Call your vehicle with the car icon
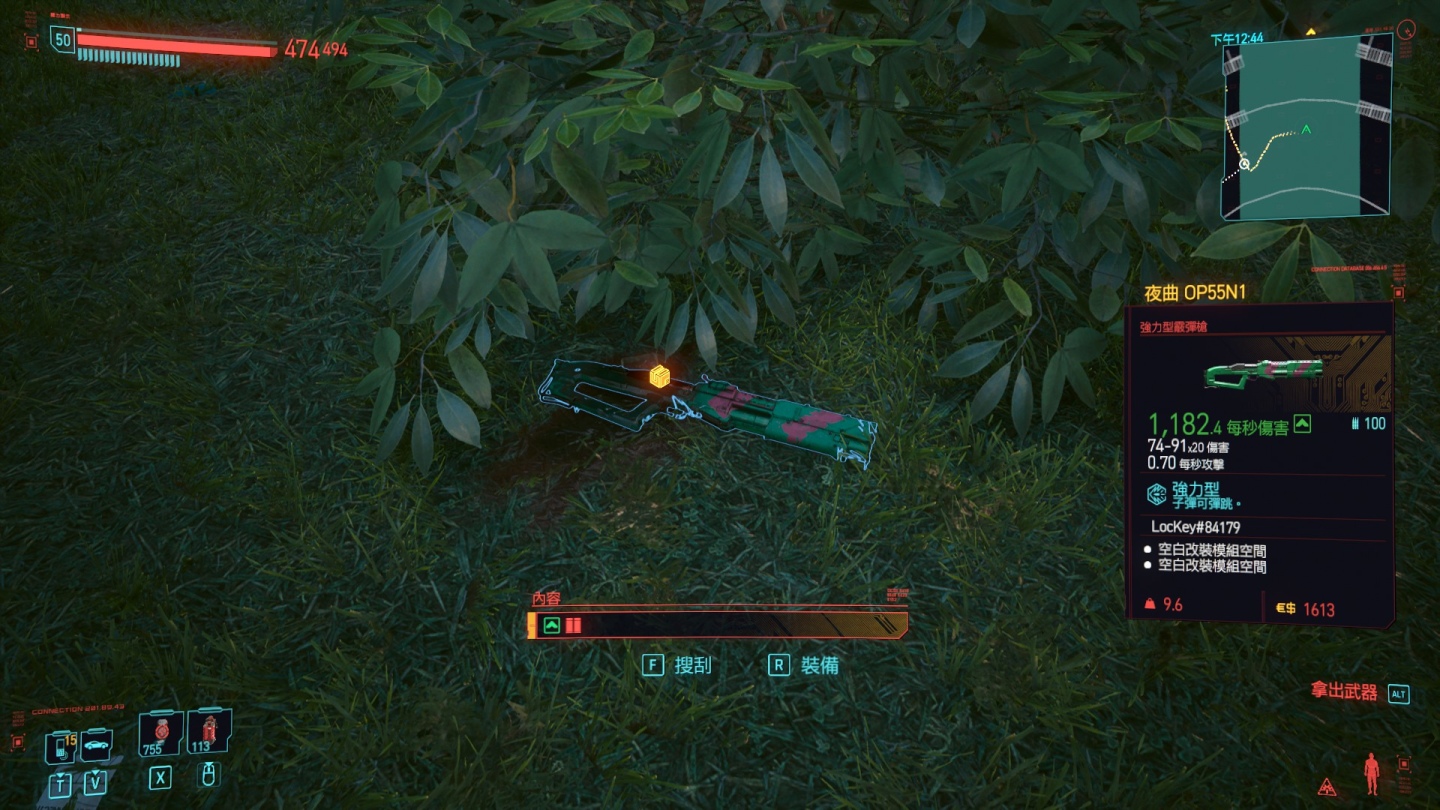The height and width of the screenshot is (810, 1440). tap(96, 745)
